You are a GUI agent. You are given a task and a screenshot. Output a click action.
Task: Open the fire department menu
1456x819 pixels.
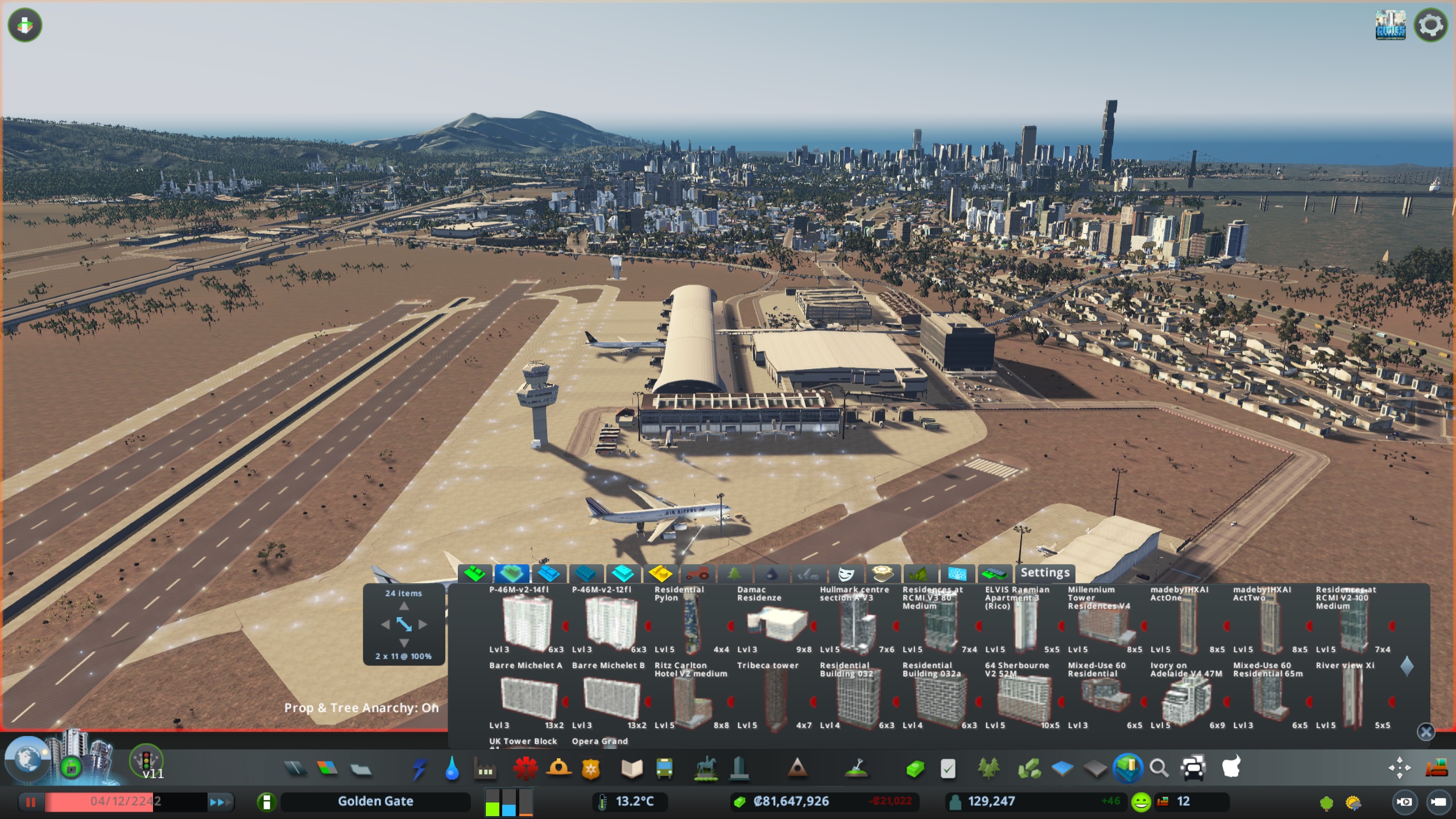(x=526, y=769)
